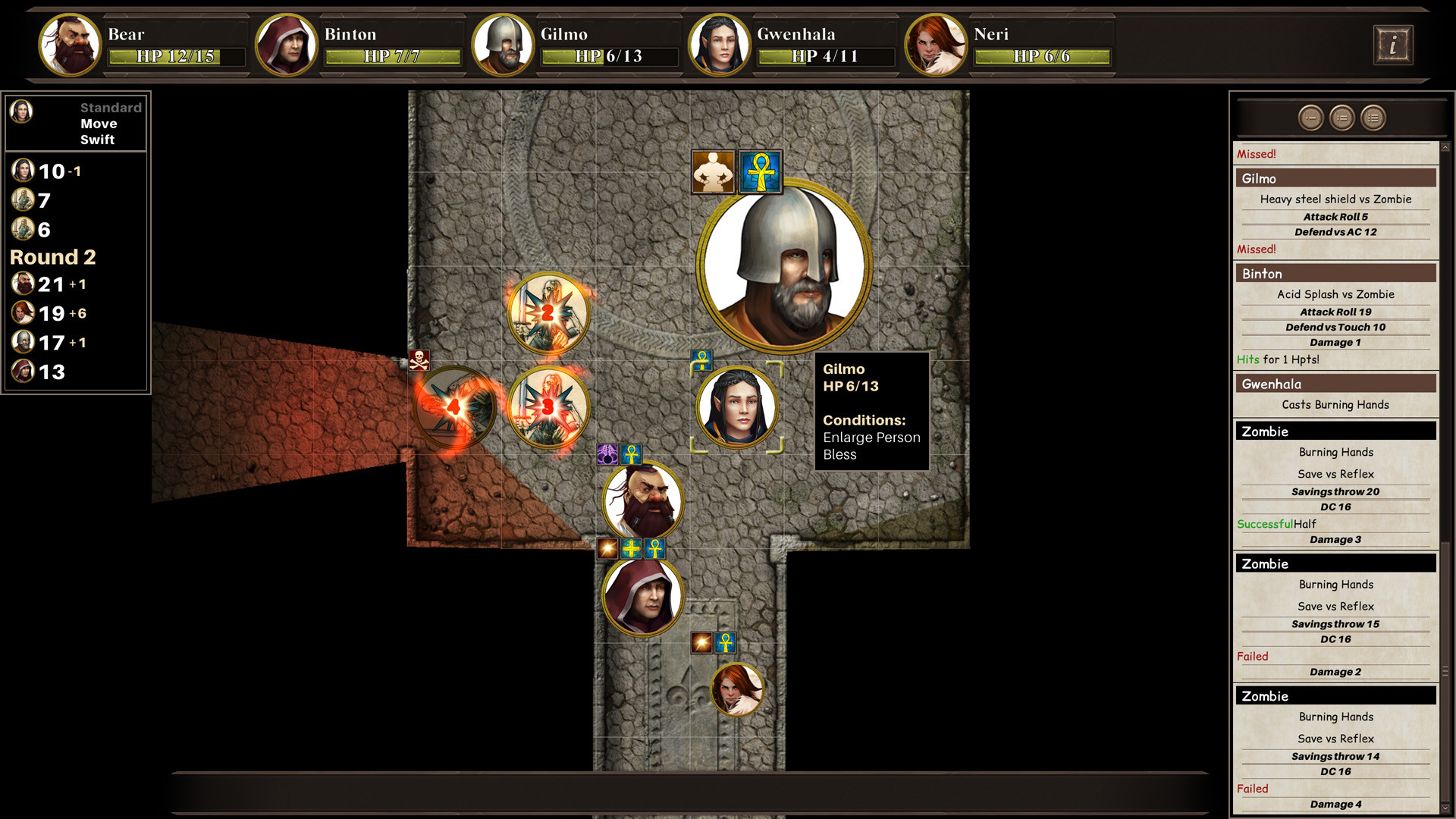Click Gilmo's HP bar in the party bar
Viewport: 1456px width, 819px height.
click(610, 57)
